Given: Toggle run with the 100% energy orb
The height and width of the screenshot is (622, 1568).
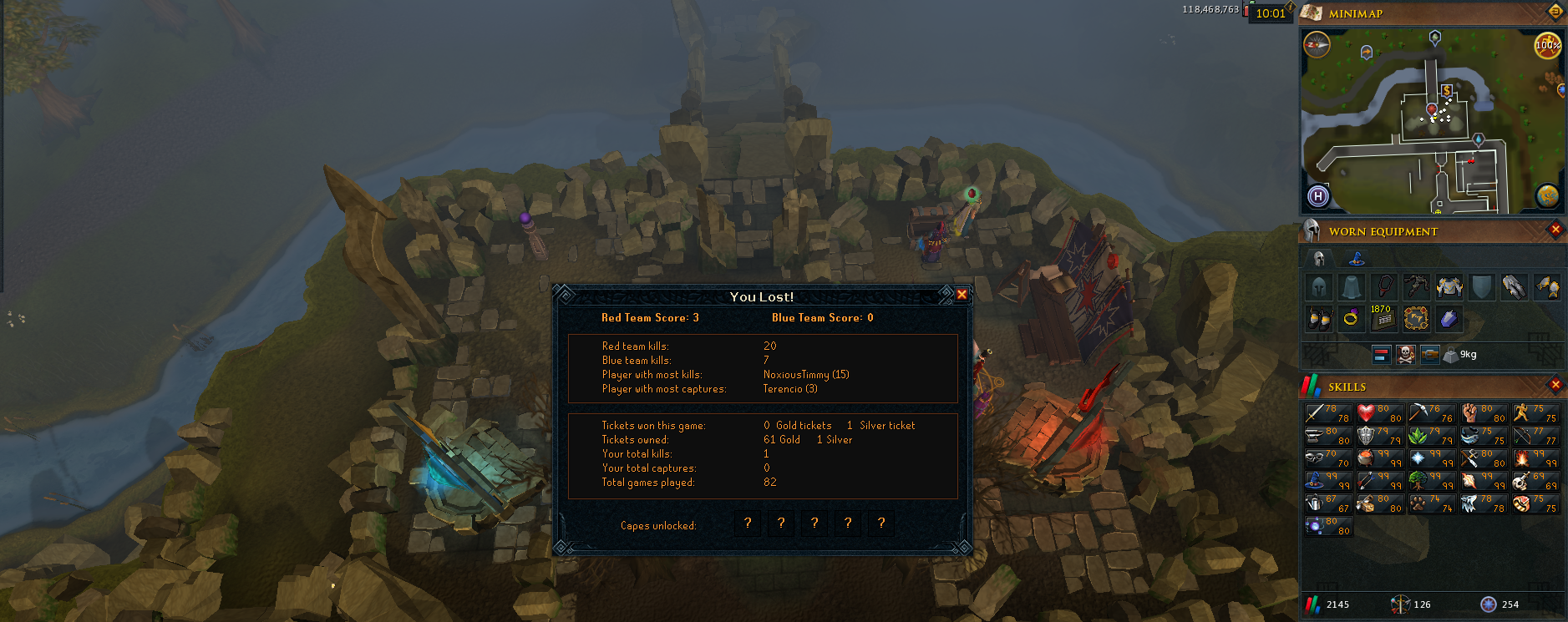Looking at the screenshot, I should [1547, 45].
